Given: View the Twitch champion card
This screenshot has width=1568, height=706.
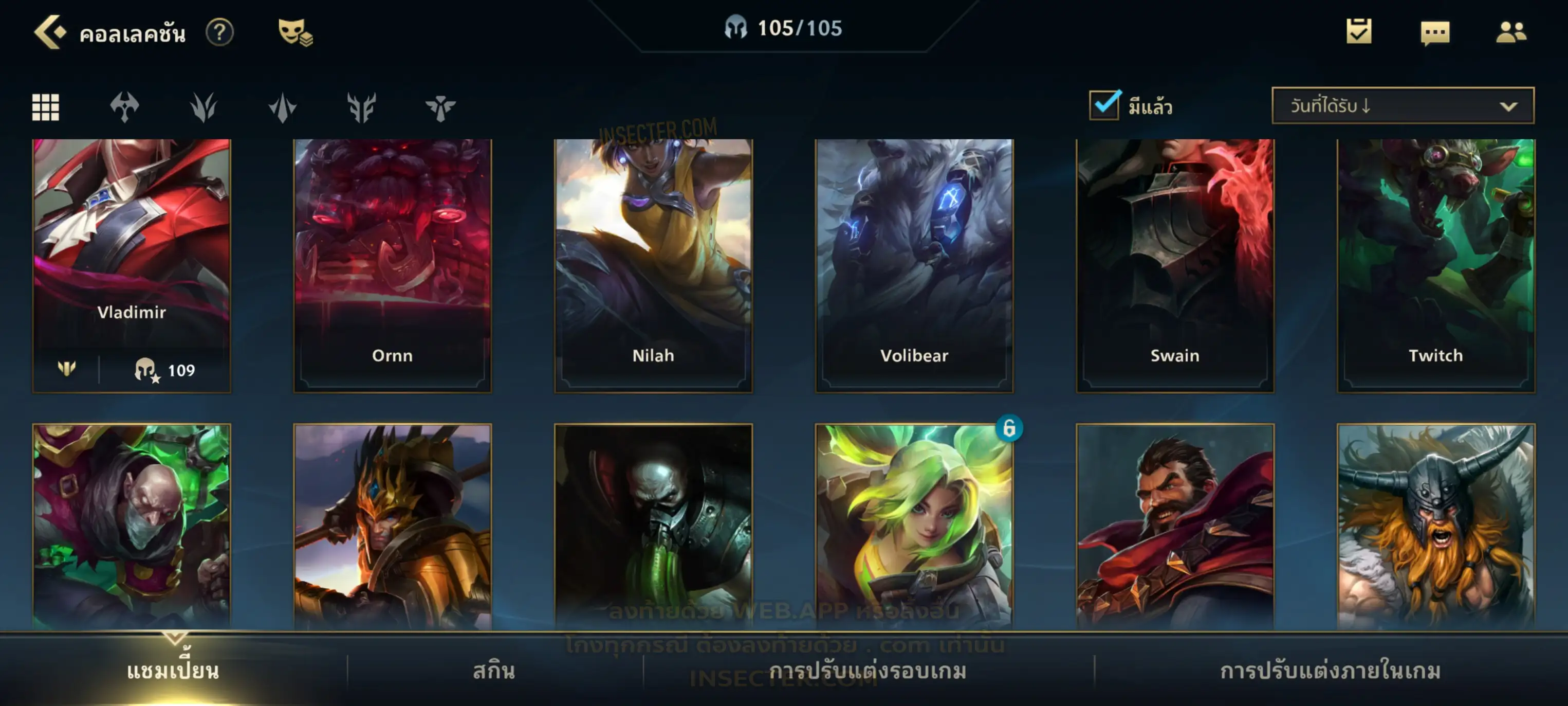Looking at the screenshot, I should 1435,265.
